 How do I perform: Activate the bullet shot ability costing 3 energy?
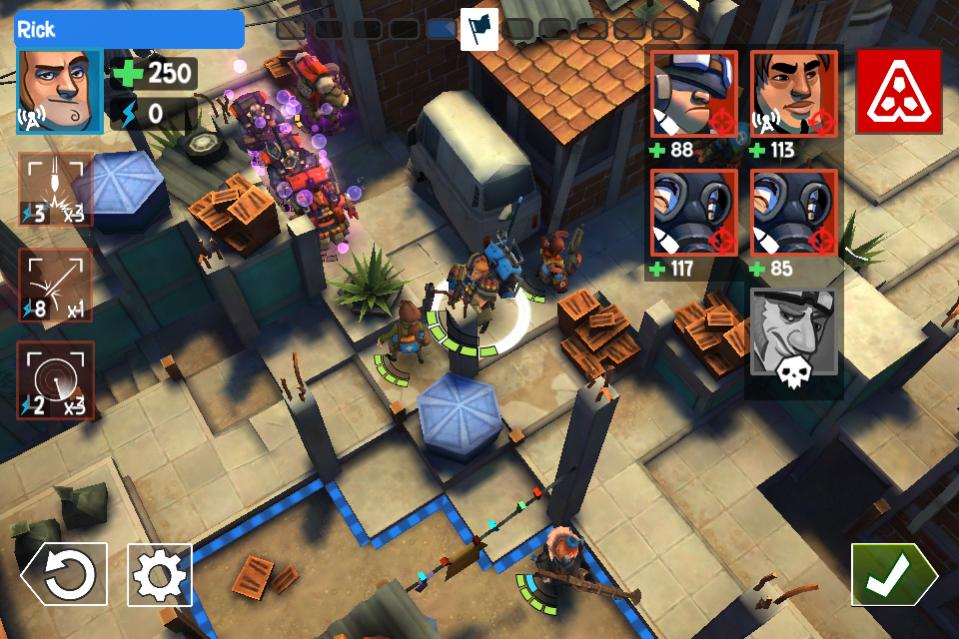click(x=56, y=190)
